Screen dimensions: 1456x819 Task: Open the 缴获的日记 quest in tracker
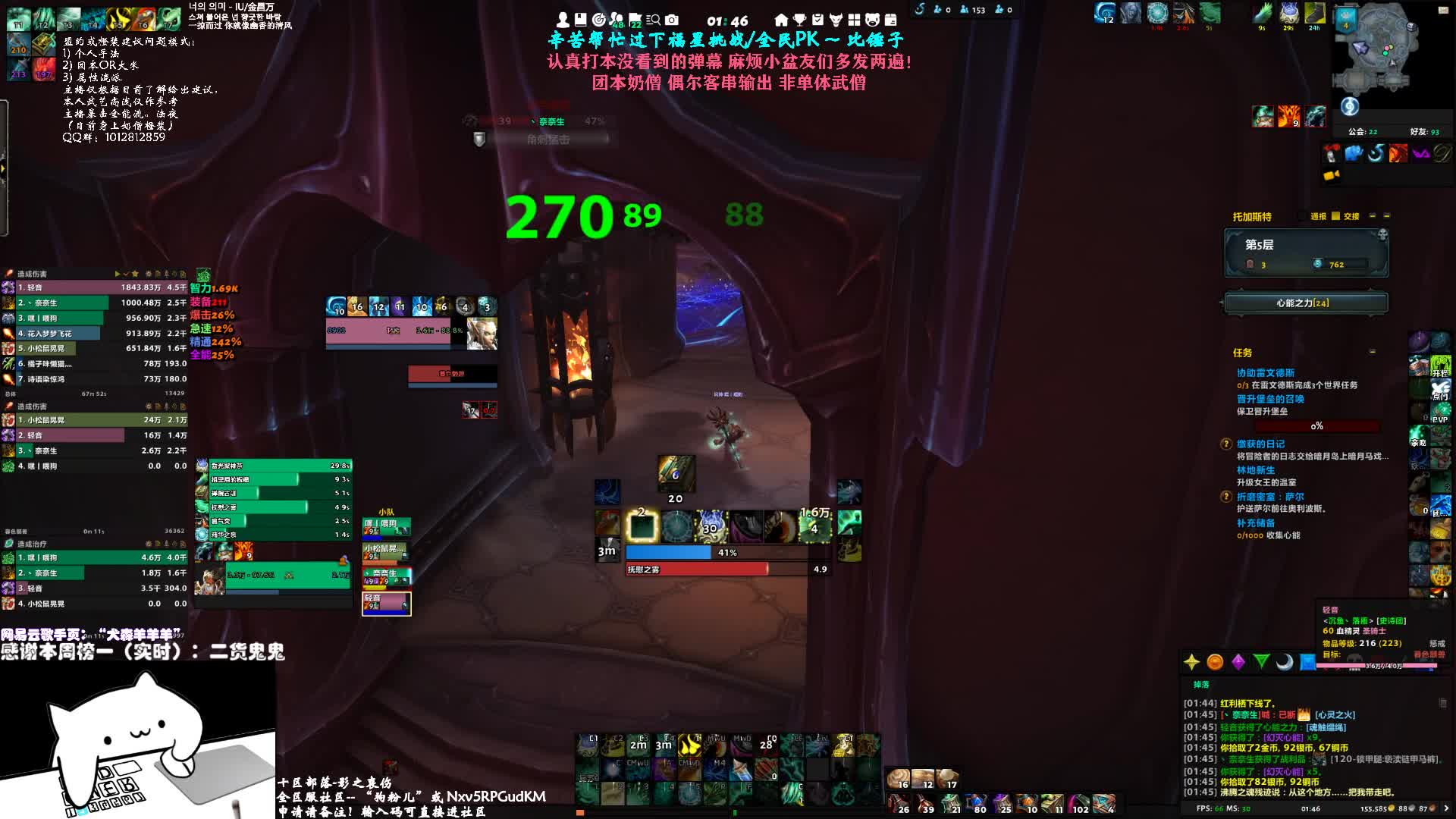[1260, 444]
